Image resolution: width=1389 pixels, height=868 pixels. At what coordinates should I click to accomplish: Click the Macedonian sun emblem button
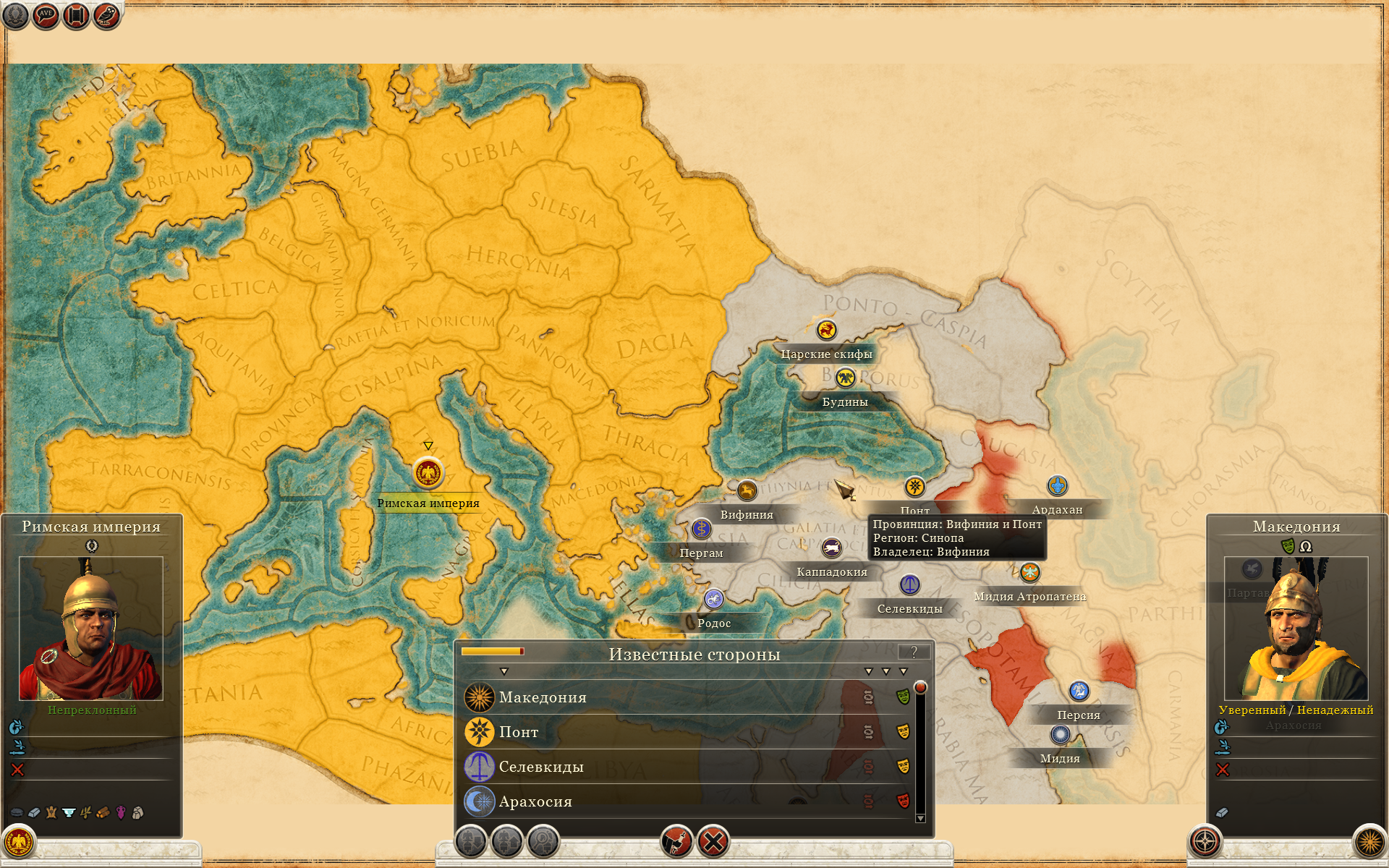[x=1369, y=842]
